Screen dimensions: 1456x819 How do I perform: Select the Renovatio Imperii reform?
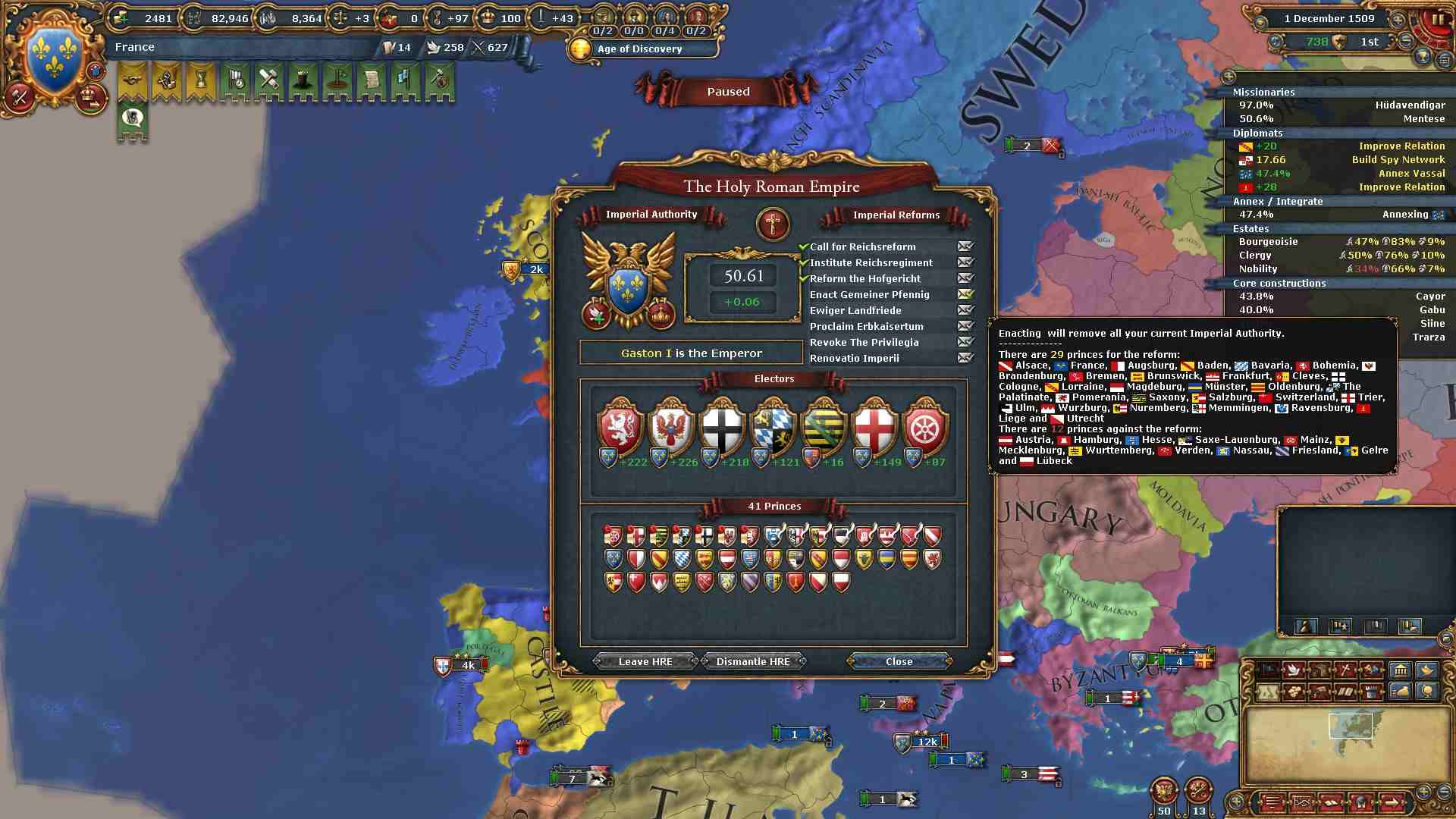pyautogui.click(x=854, y=358)
